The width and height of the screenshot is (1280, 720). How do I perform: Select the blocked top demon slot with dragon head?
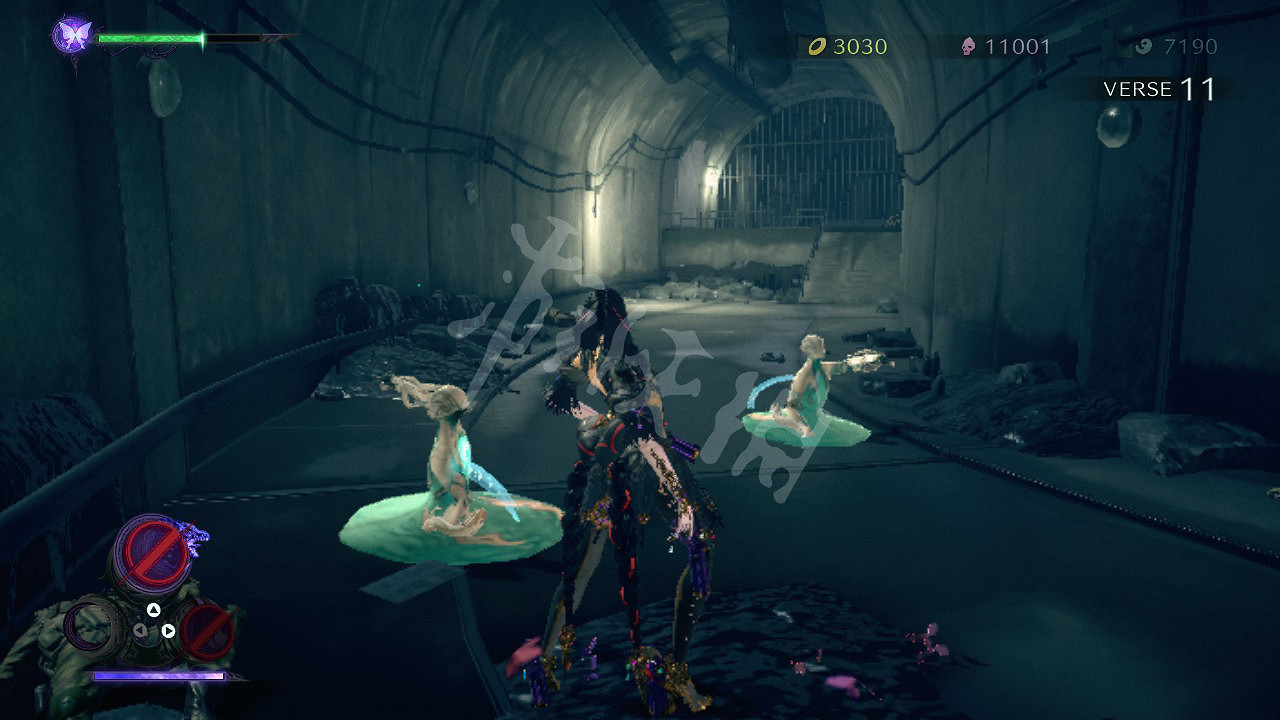pos(154,551)
